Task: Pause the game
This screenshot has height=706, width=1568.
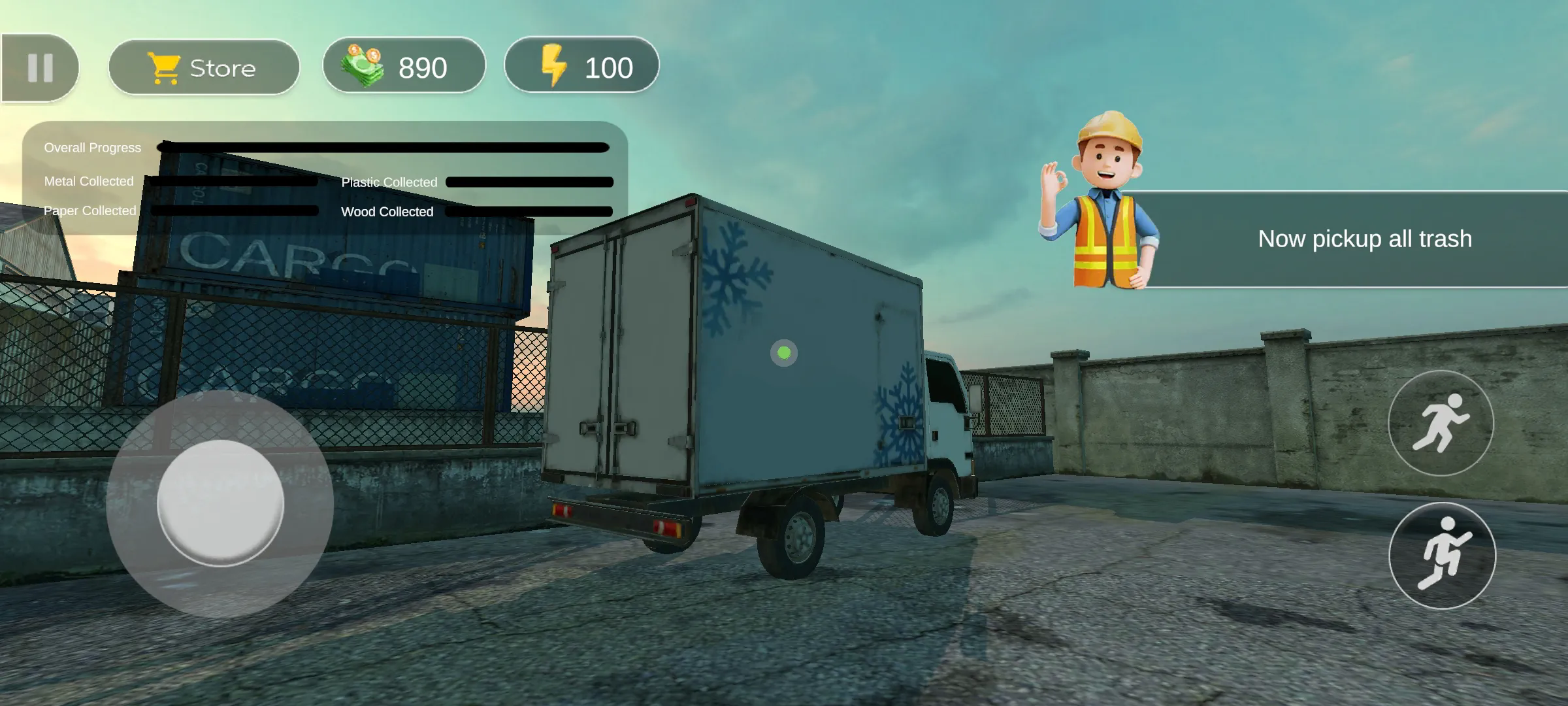Action: pyautogui.click(x=40, y=68)
